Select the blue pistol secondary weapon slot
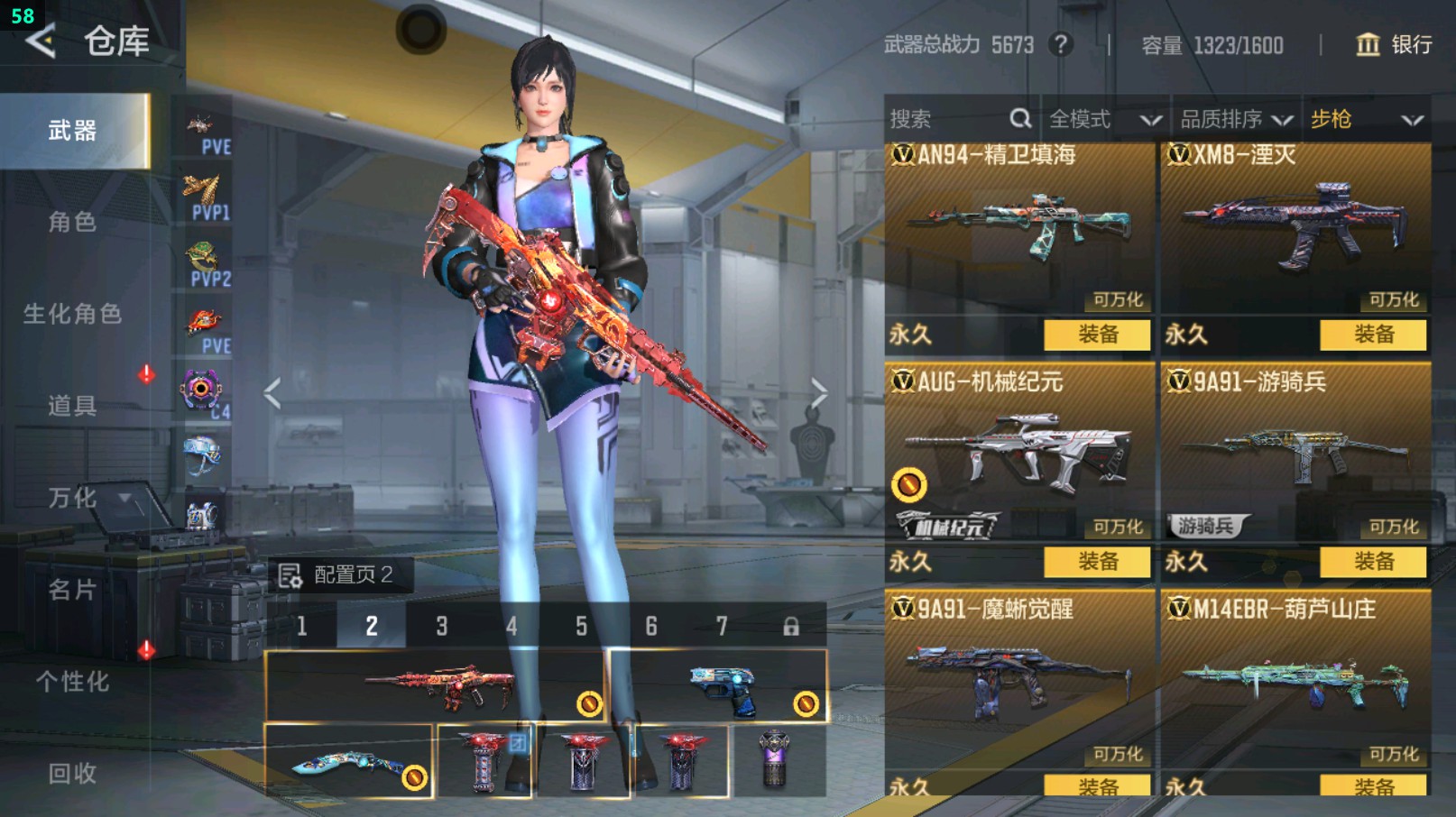 tap(719, 687)
